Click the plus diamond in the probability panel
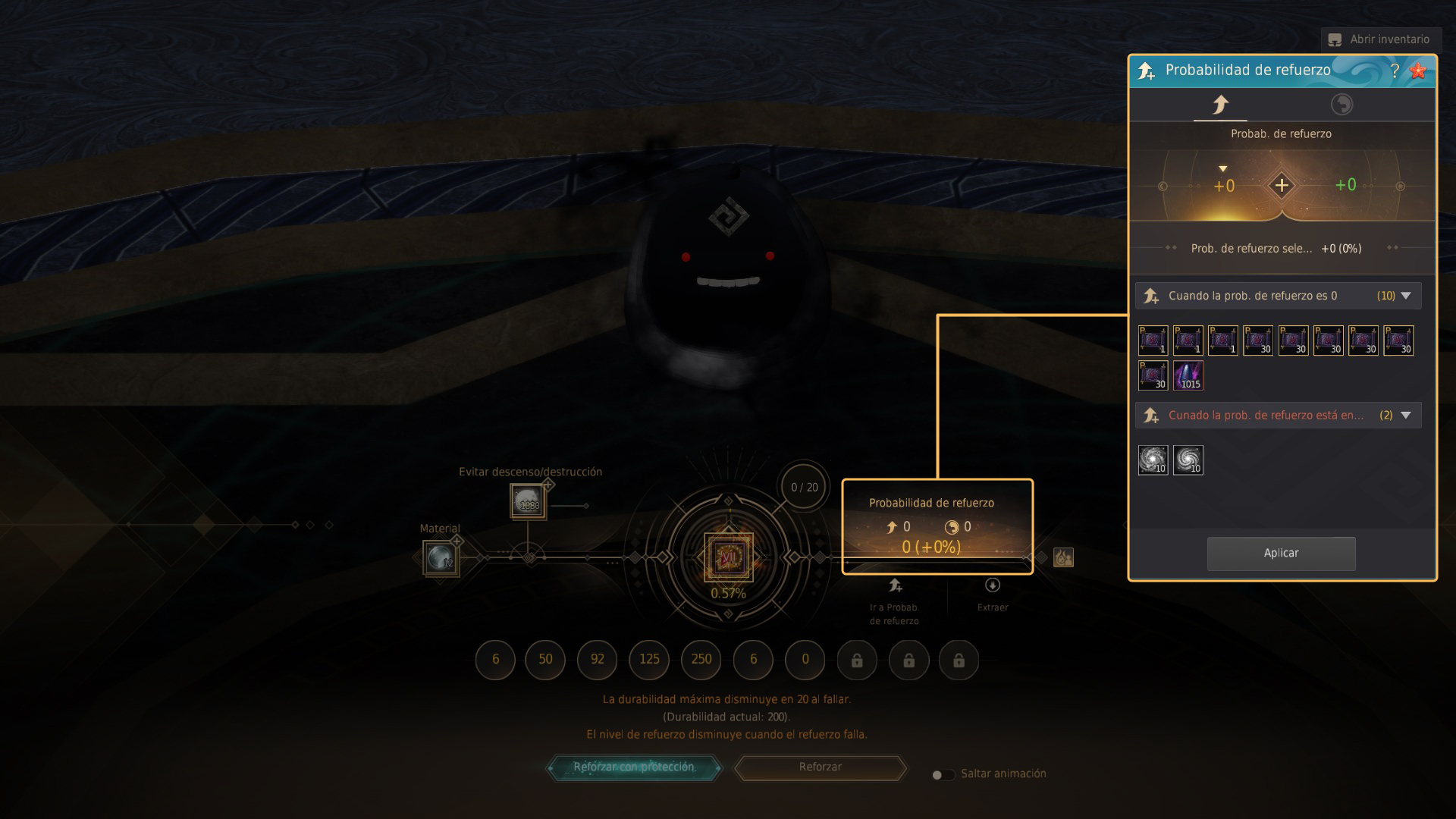The image size is (1456, 819). (x=1282, y=185)
